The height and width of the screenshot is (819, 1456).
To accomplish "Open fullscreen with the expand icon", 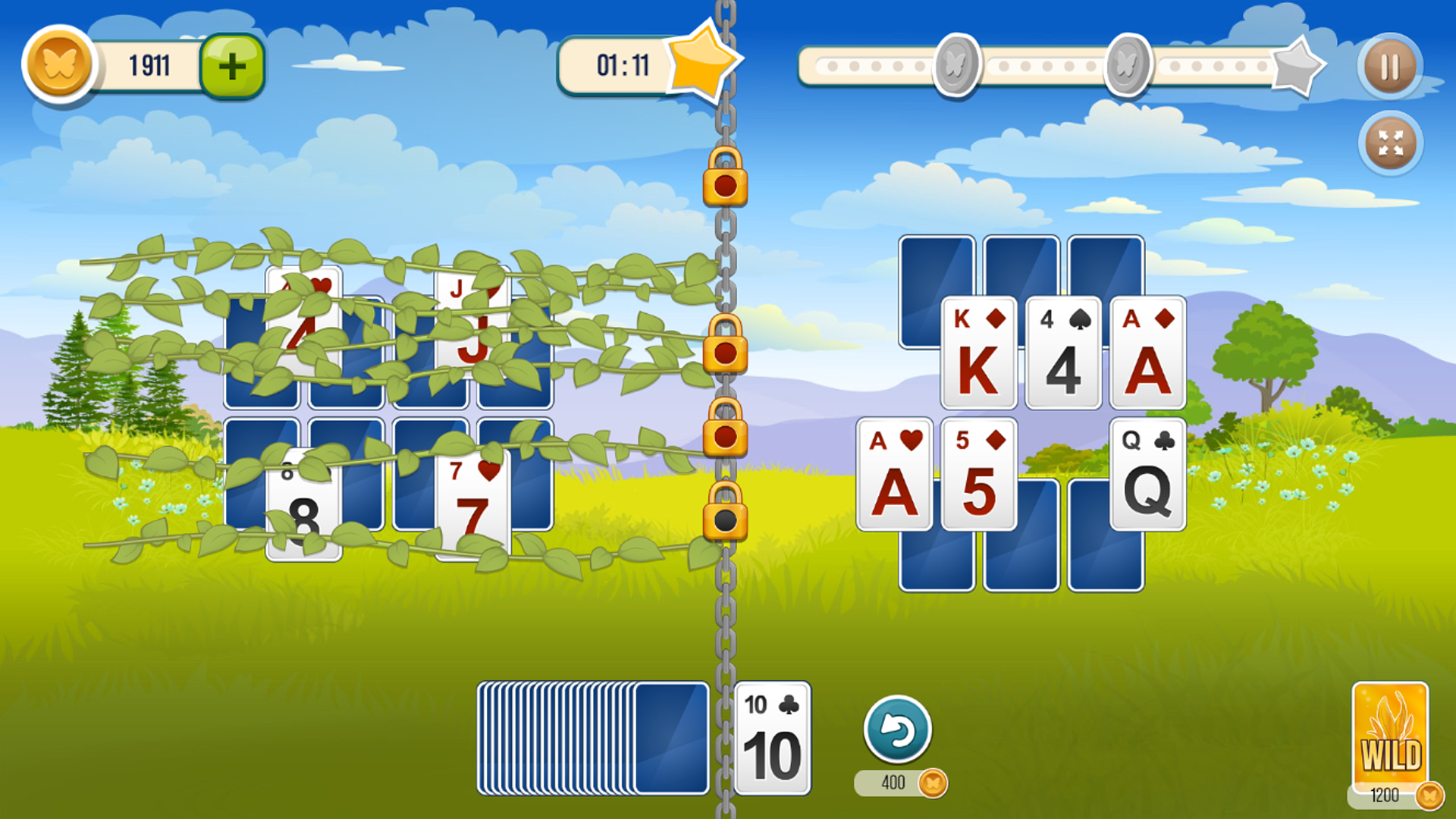I will 1389,143.
